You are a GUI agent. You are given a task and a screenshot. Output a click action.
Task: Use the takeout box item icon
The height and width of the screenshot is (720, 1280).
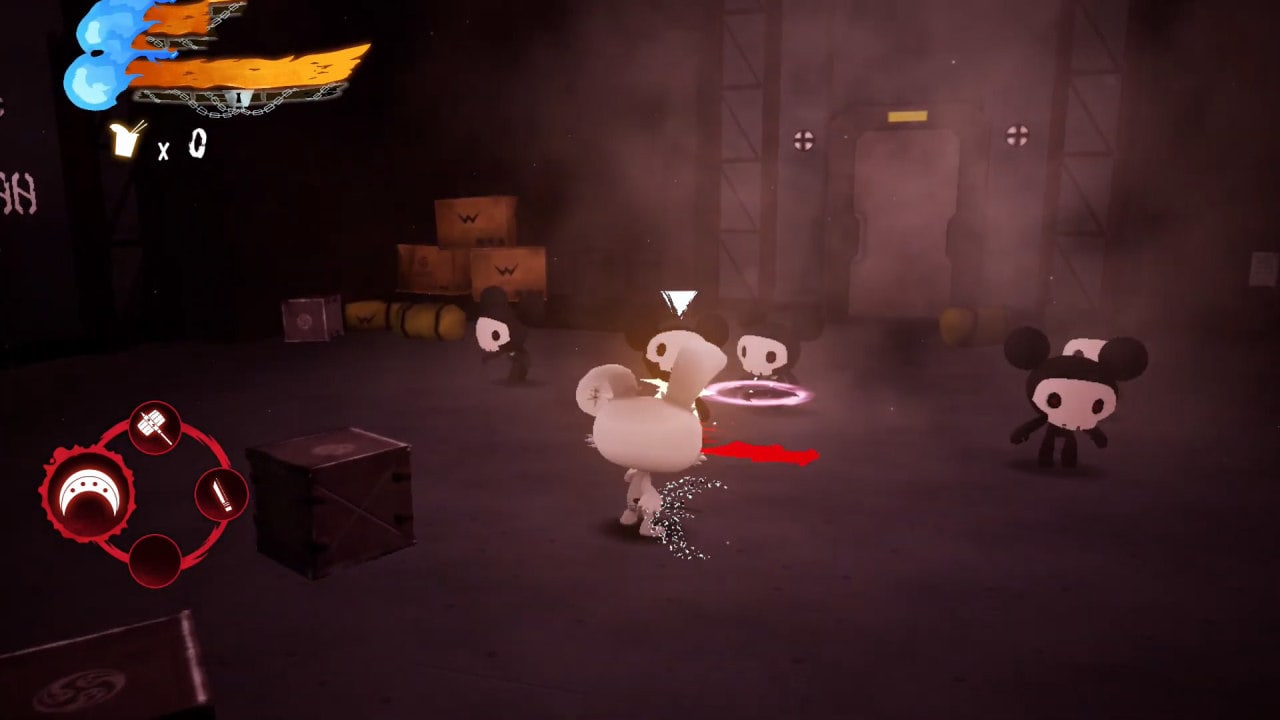click(127, 140)
